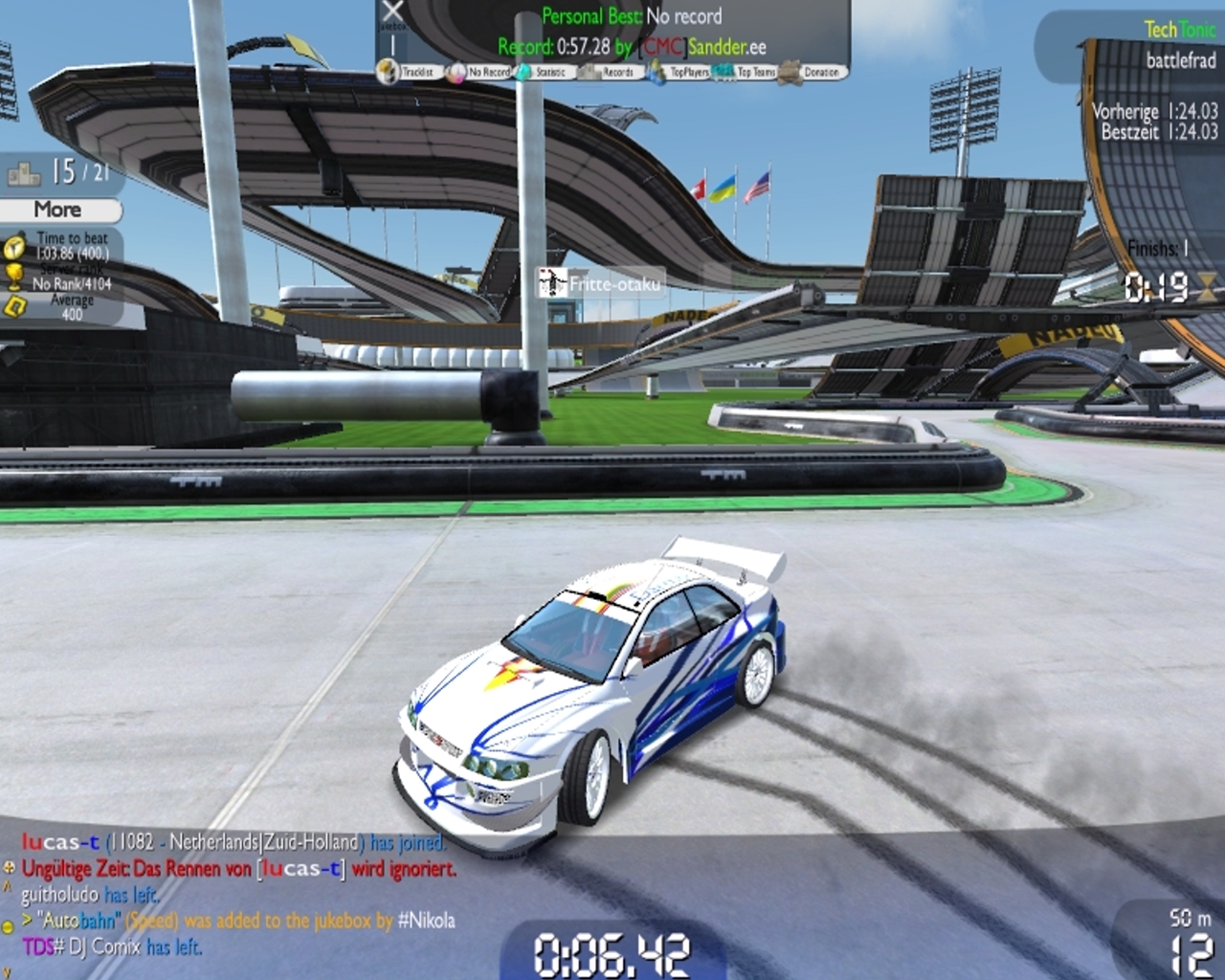The image size is (1225, 980).
Task: Open the Records list
Action: tap(612, 72)
